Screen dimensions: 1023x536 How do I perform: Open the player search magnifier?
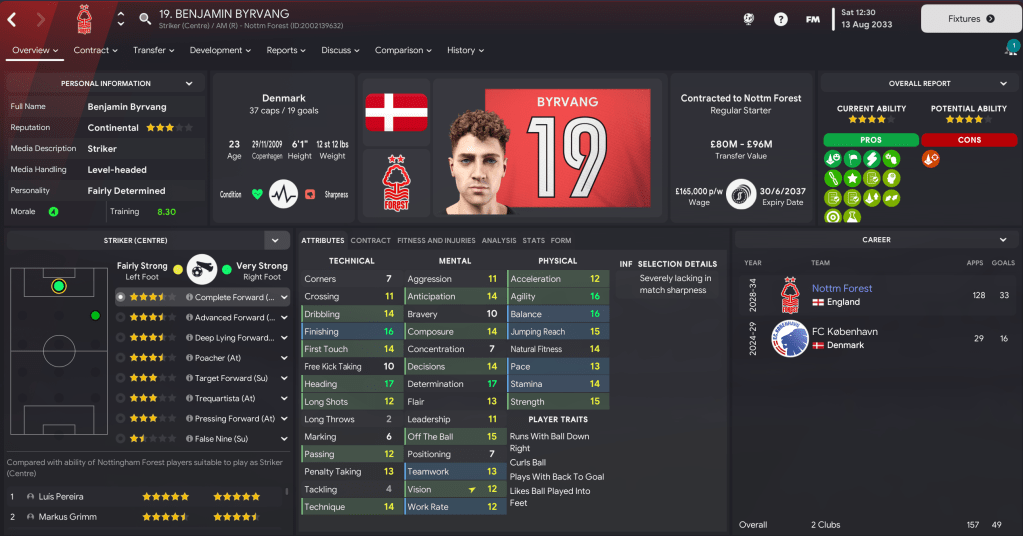tap(145, 18)
